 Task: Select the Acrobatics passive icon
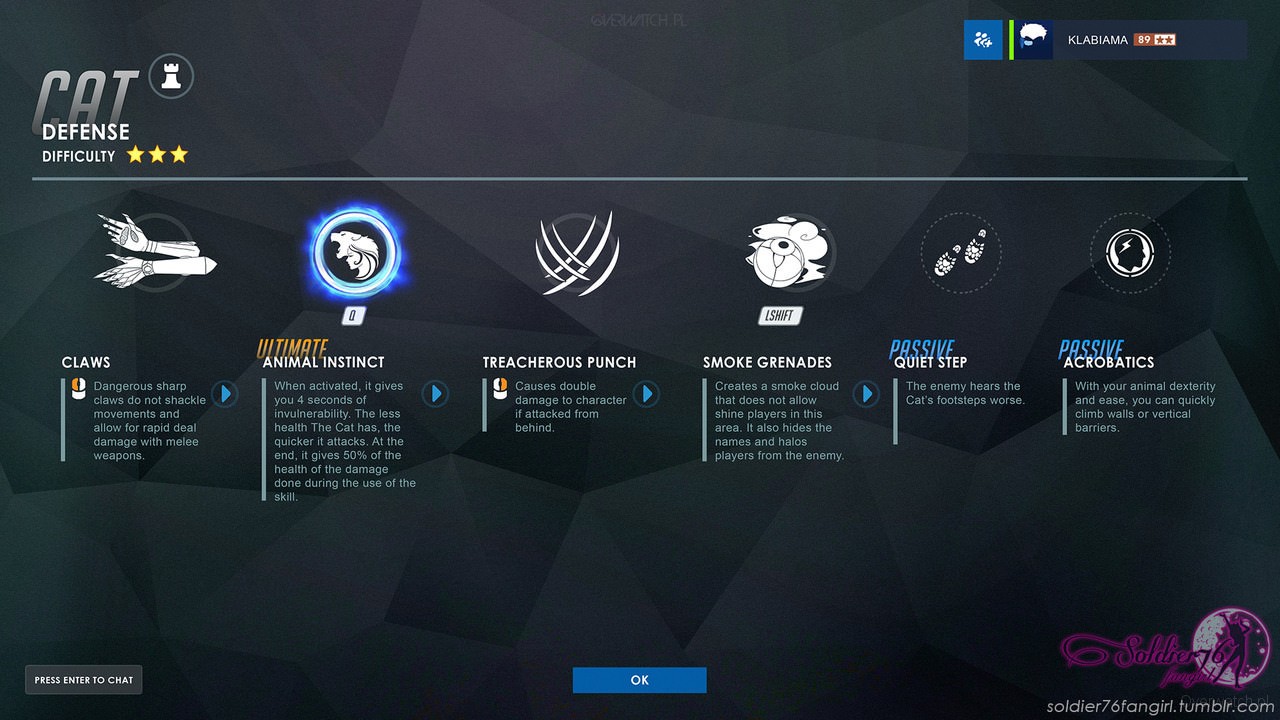coord(1129,253)
